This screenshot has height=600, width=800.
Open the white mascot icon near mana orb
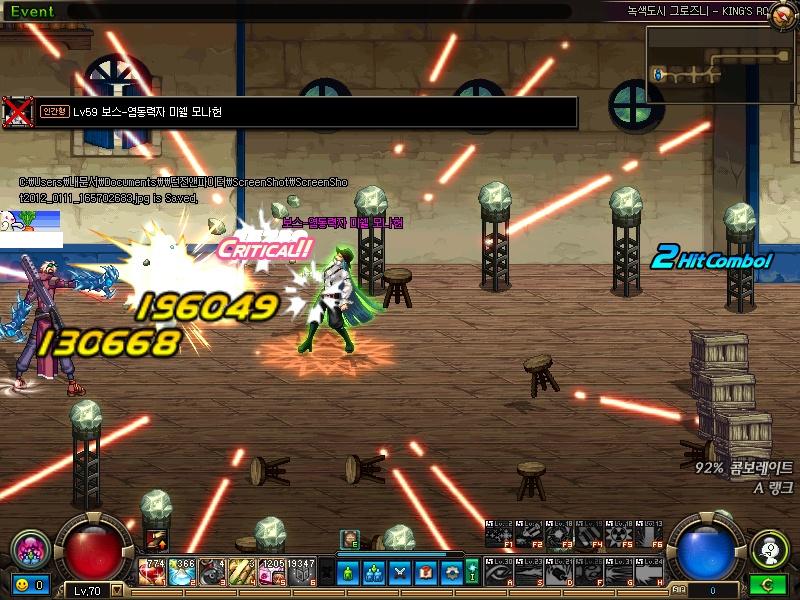click(769, 549)
